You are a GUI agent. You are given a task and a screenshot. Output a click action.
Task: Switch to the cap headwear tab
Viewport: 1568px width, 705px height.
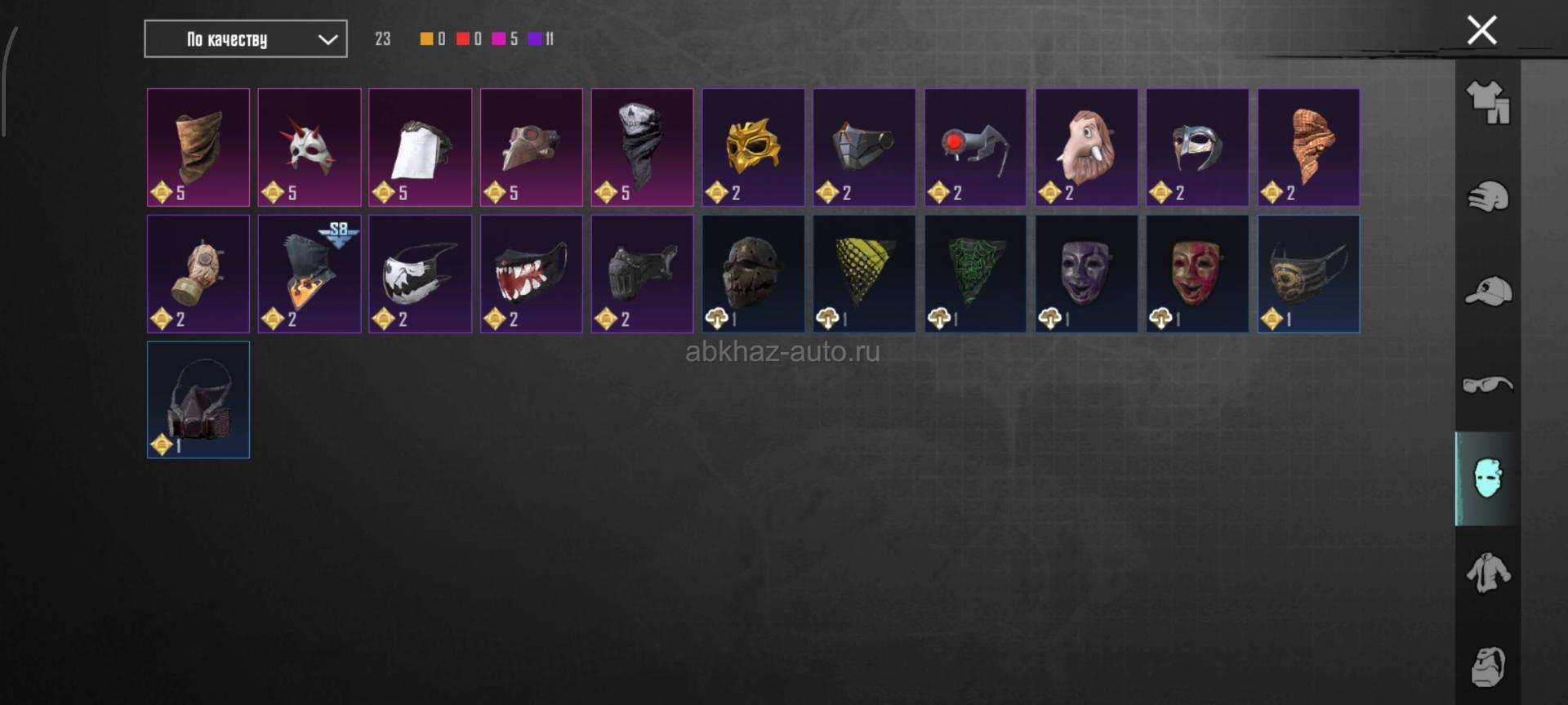point(1488,291)
